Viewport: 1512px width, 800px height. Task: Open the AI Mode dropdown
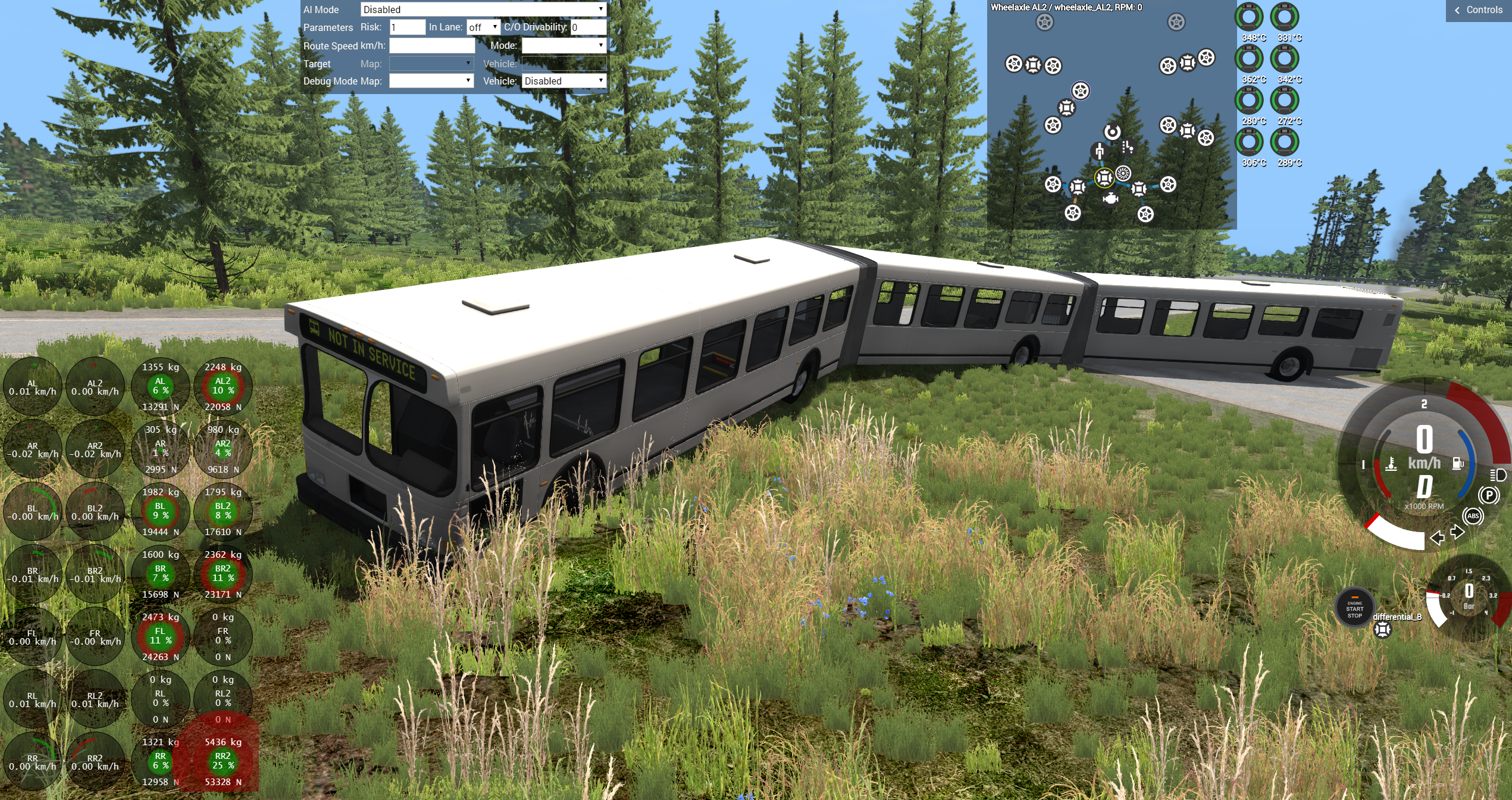click(x=483, y=10)
